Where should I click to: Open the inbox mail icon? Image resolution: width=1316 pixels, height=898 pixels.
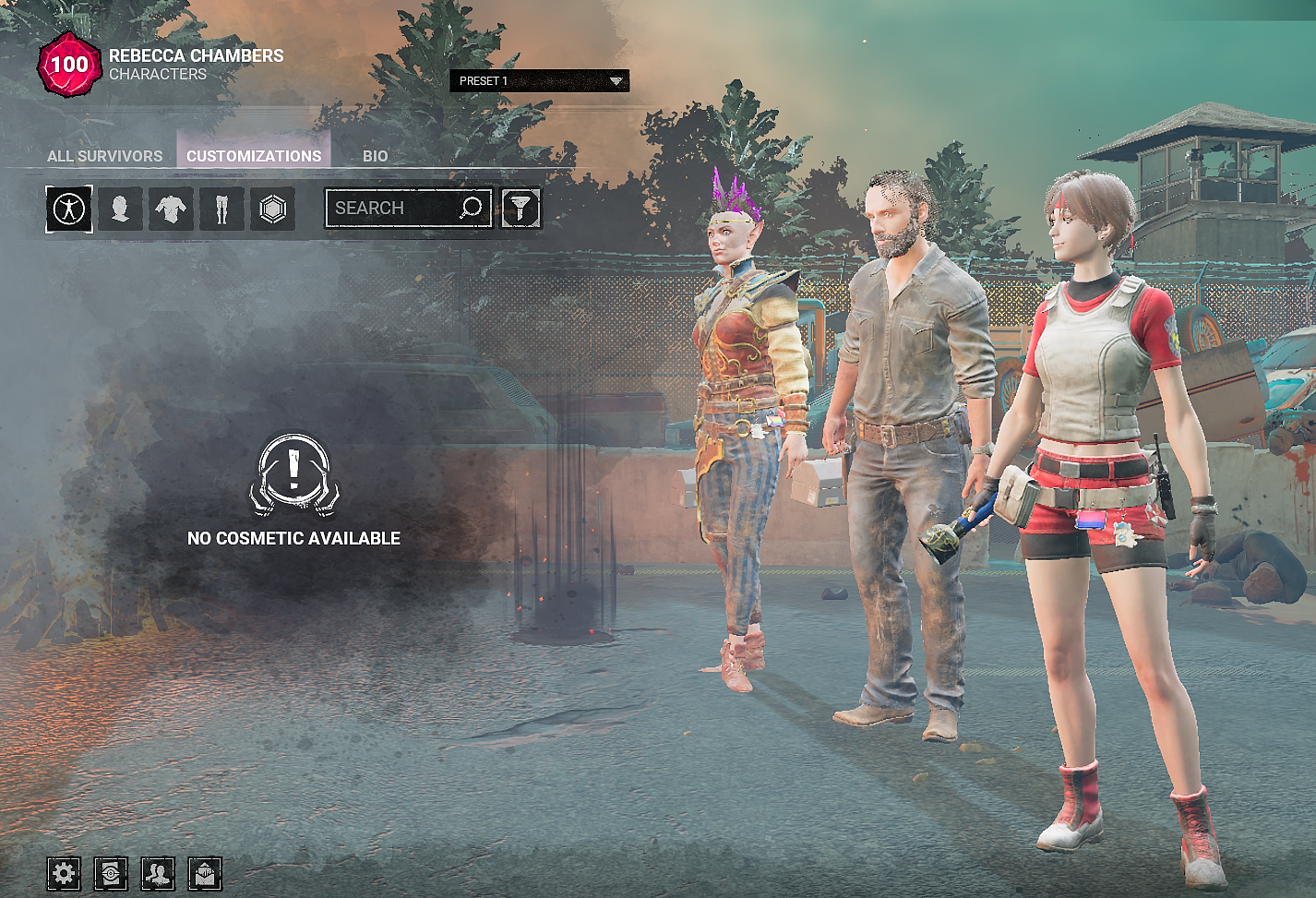point(206,874)
